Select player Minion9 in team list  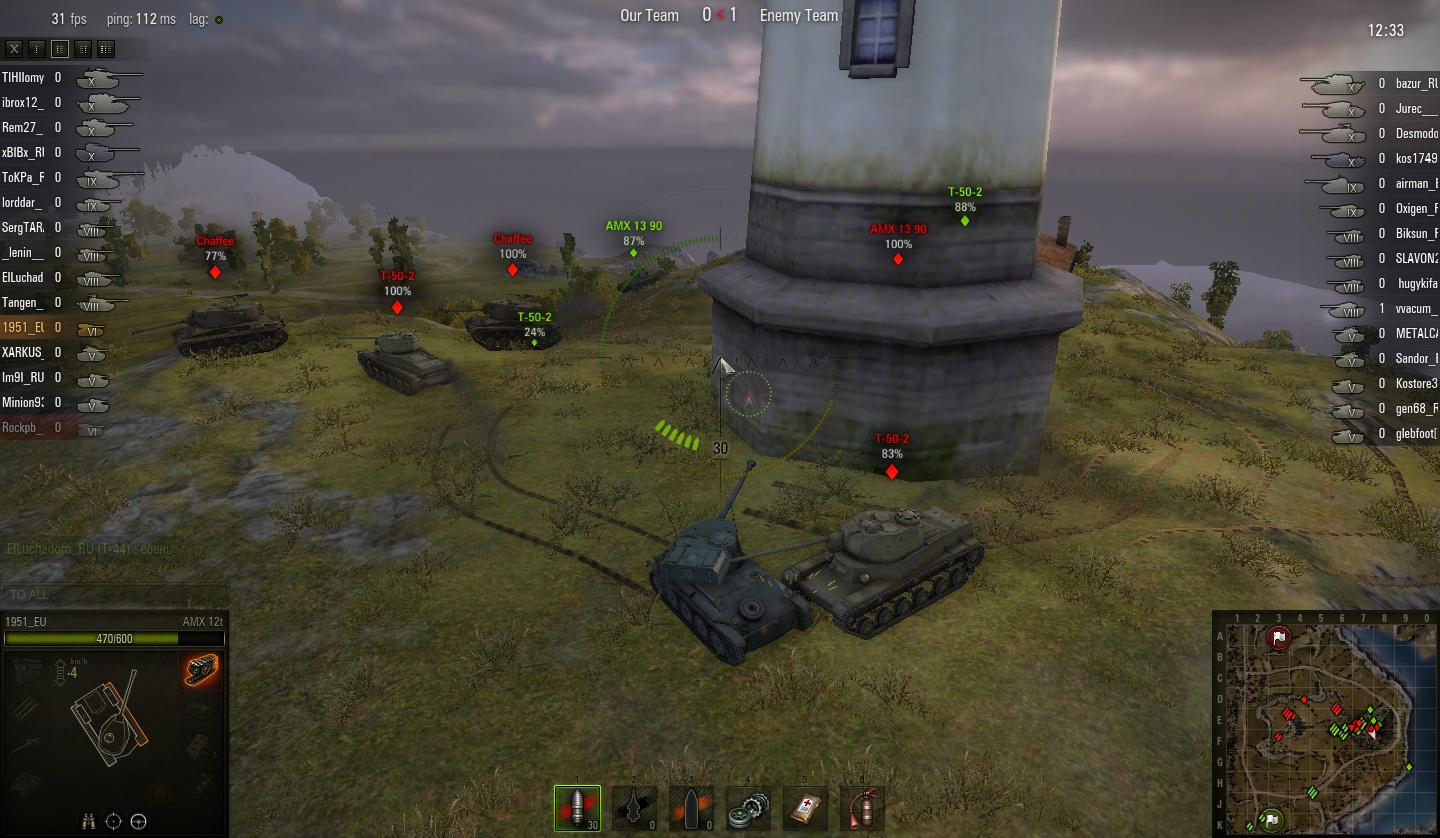[x=24, y=402]
